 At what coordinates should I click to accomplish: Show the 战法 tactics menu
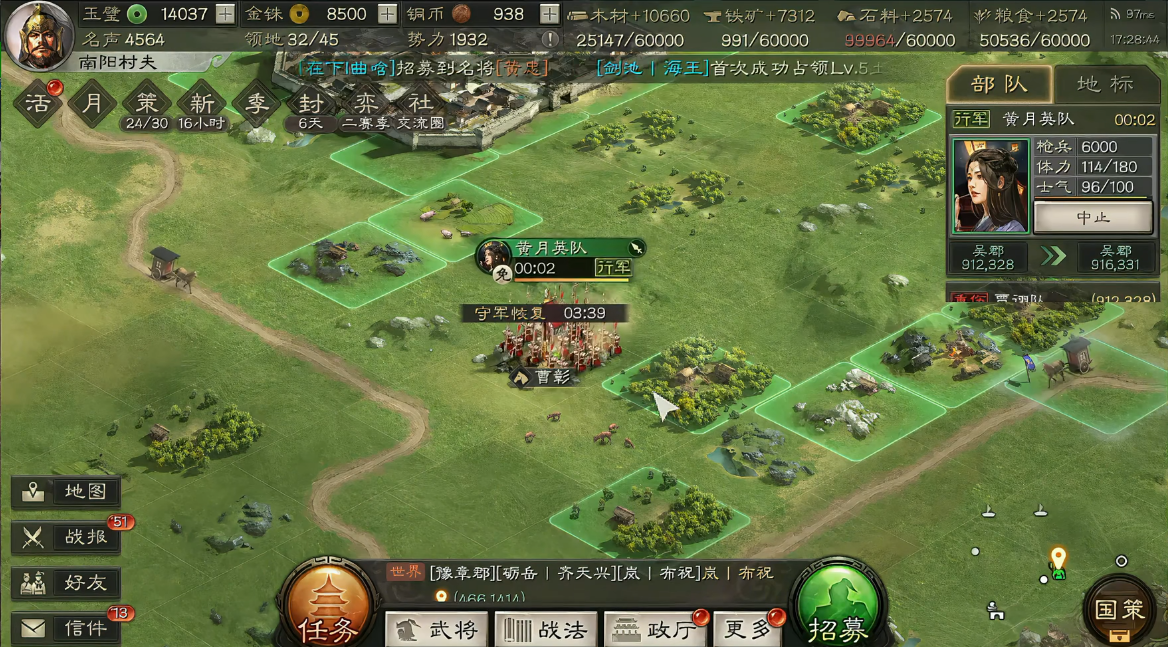546,629
